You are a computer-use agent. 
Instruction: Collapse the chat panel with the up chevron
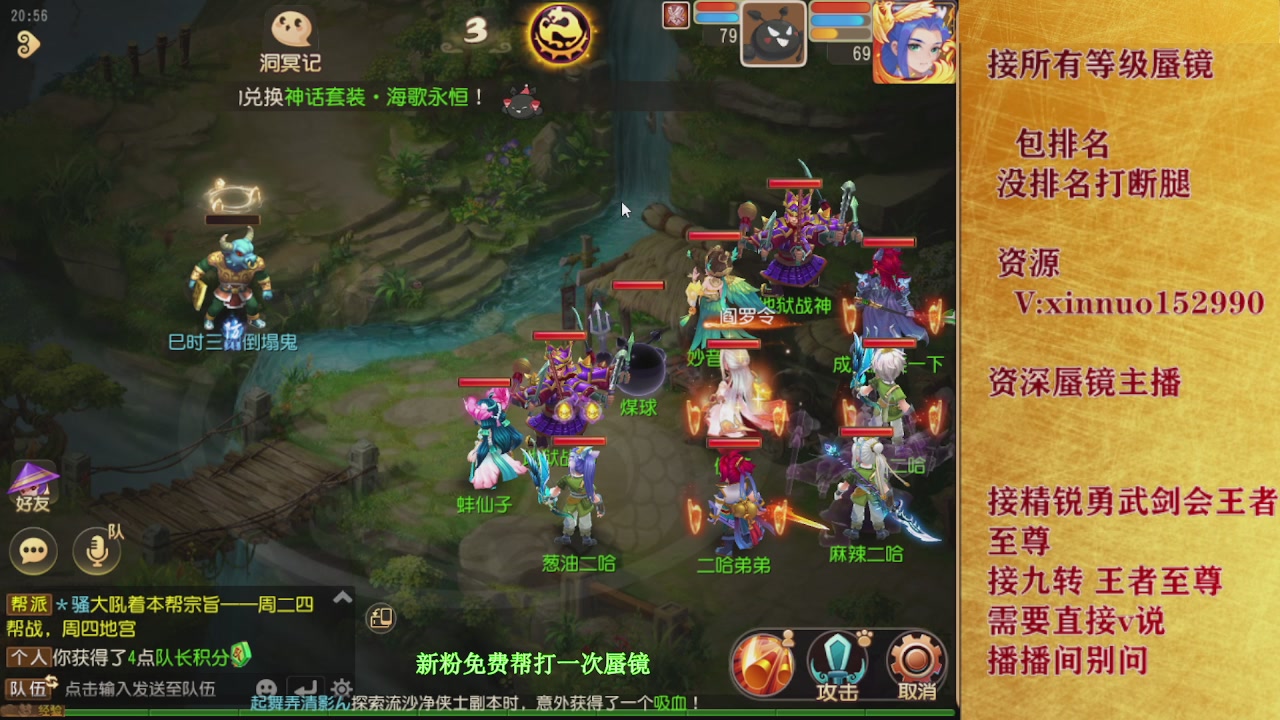tap(342, 598)
